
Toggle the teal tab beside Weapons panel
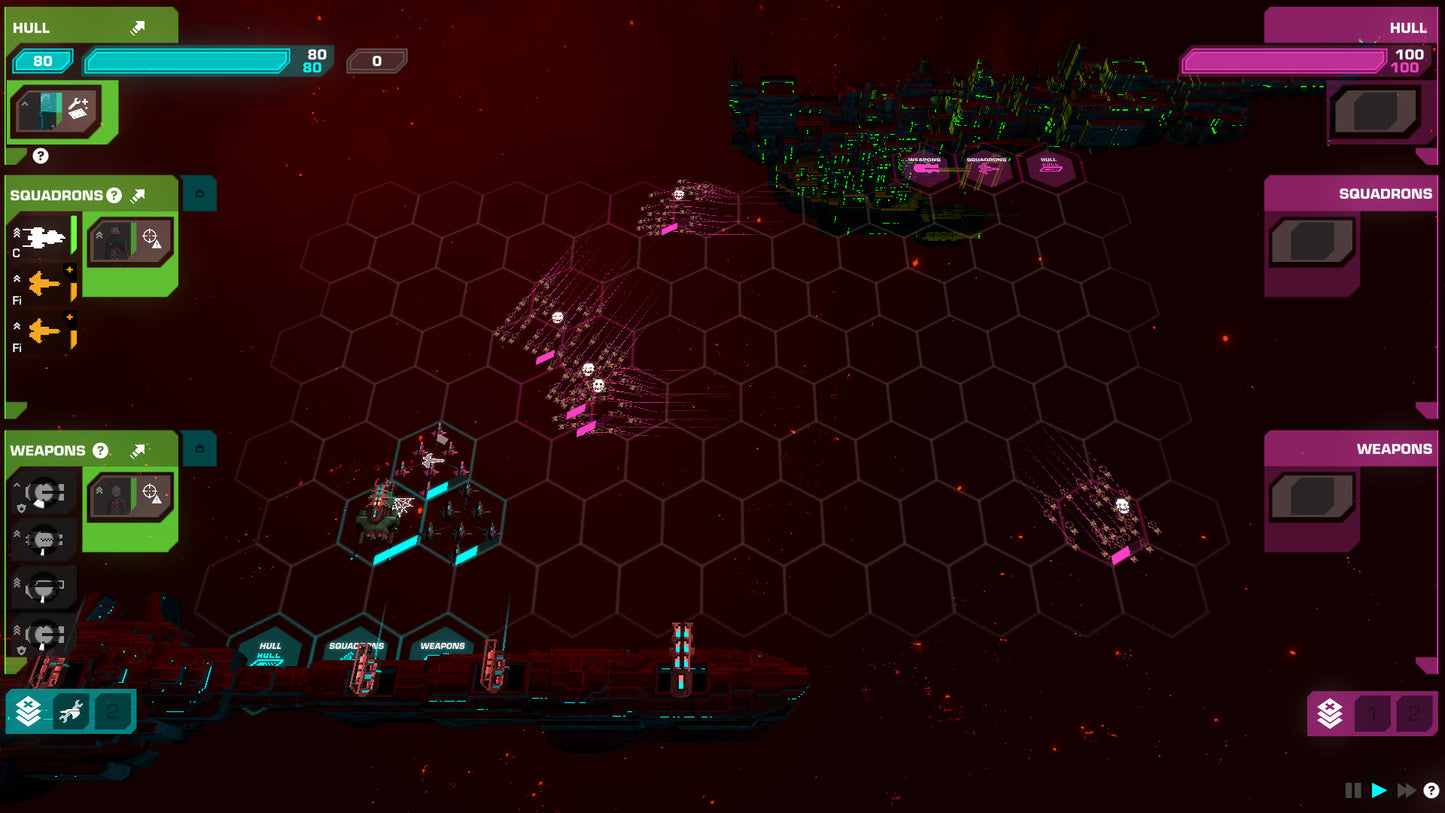[199, 449]
